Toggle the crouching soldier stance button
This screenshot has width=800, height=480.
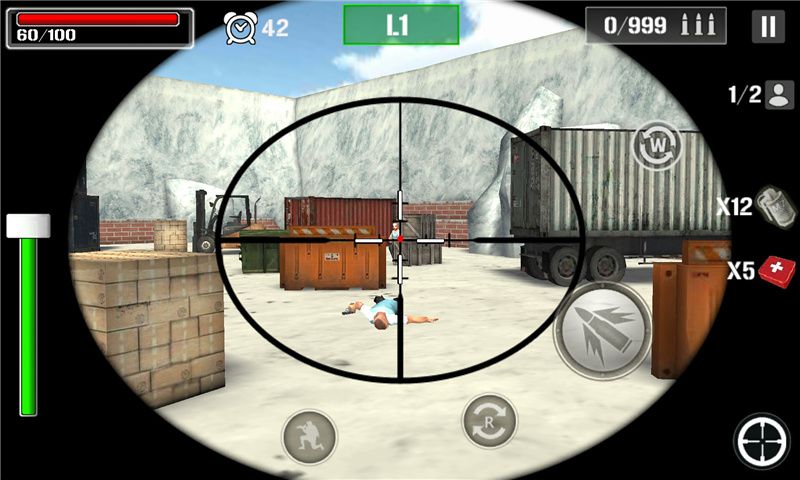308,435
